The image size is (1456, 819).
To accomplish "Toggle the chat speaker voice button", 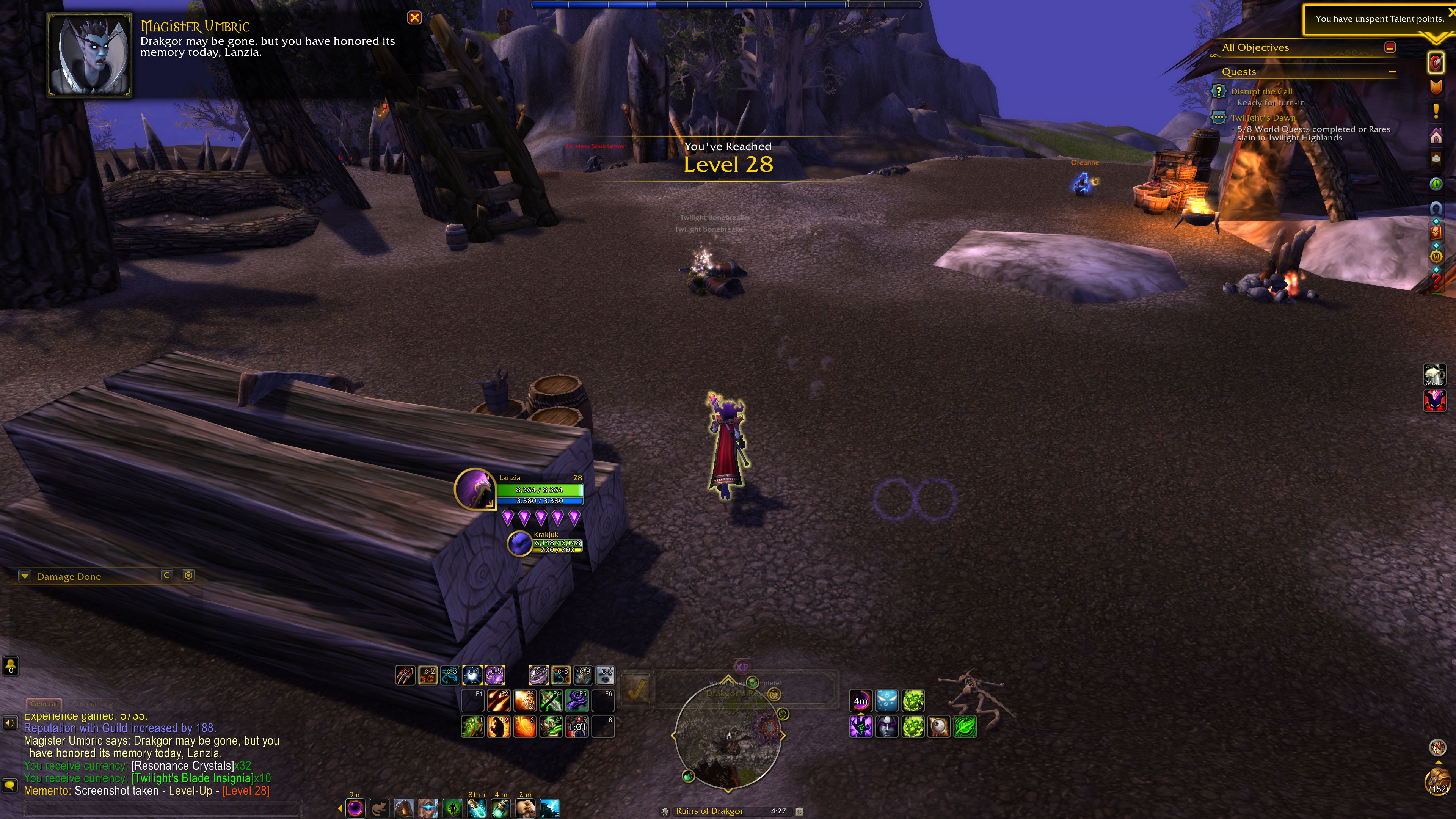I will (9, 723).
